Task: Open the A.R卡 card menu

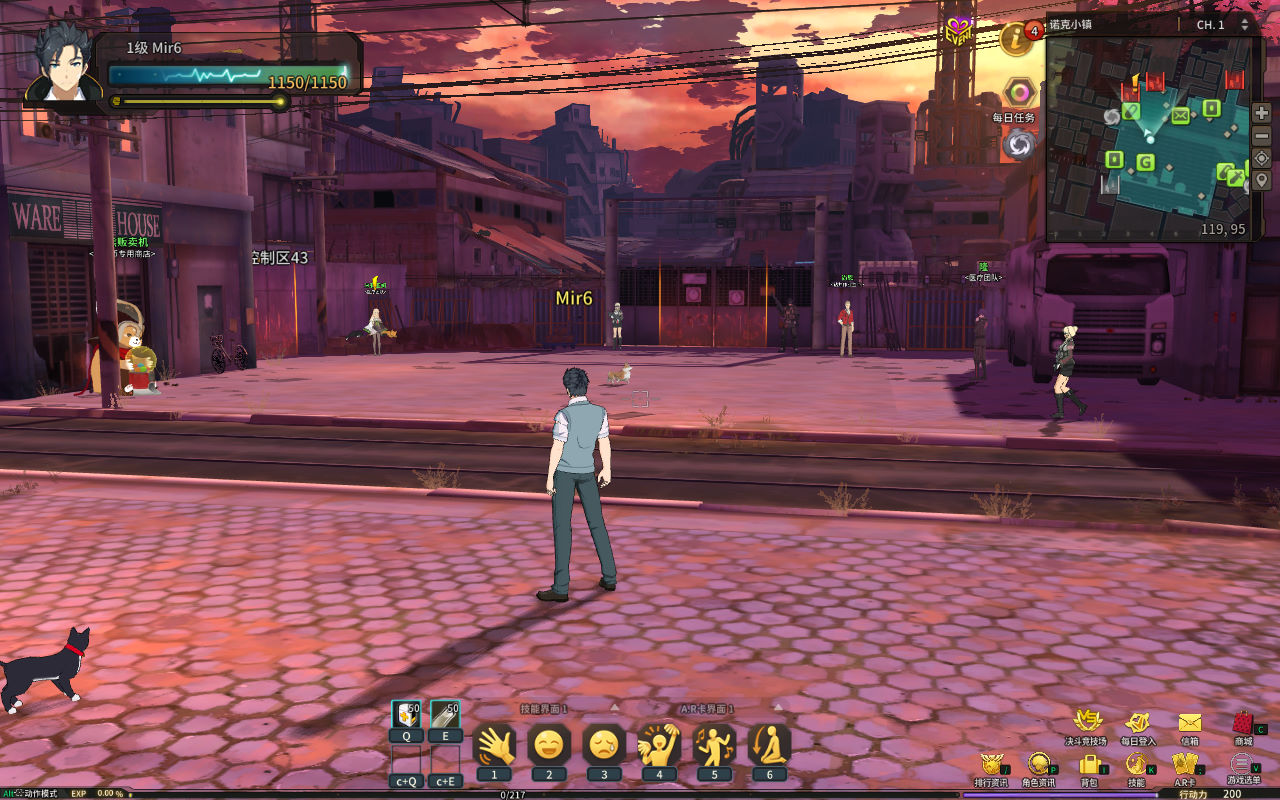Action: click(1185, 764)
